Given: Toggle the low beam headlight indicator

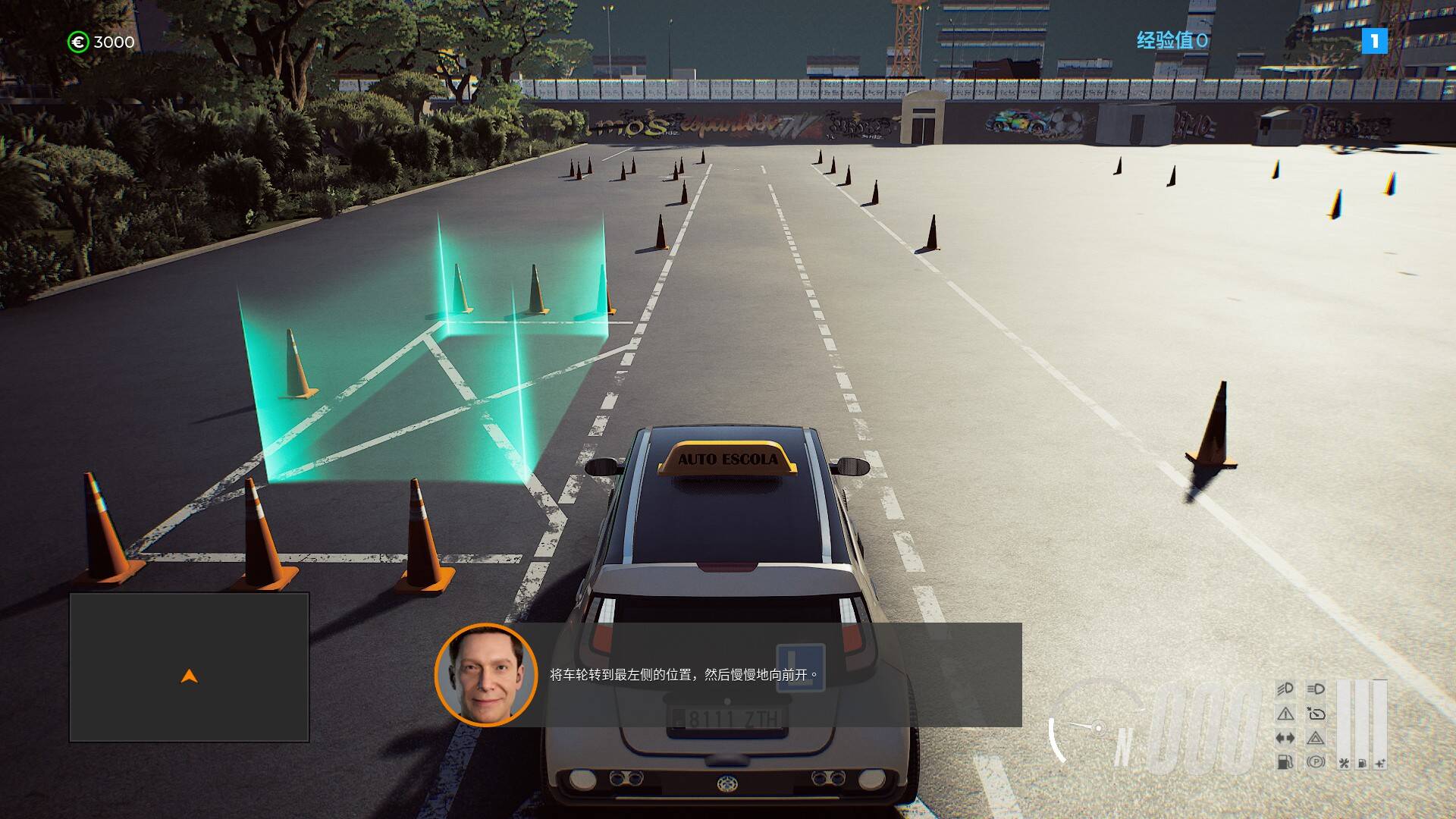Looking at the screenshot, I should tap(1285, 689).
